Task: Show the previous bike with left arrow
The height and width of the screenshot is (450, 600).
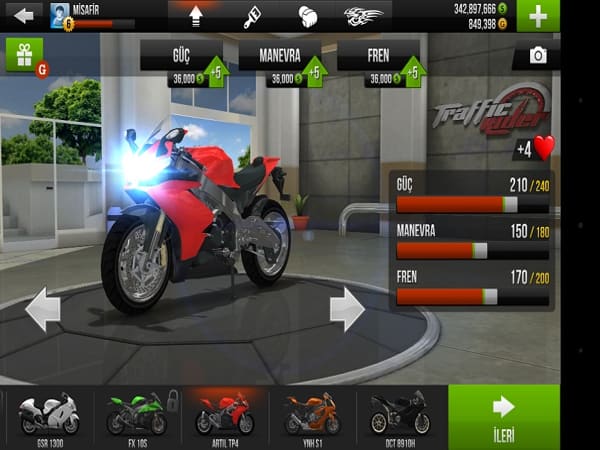Action: [x=42, y=309]
